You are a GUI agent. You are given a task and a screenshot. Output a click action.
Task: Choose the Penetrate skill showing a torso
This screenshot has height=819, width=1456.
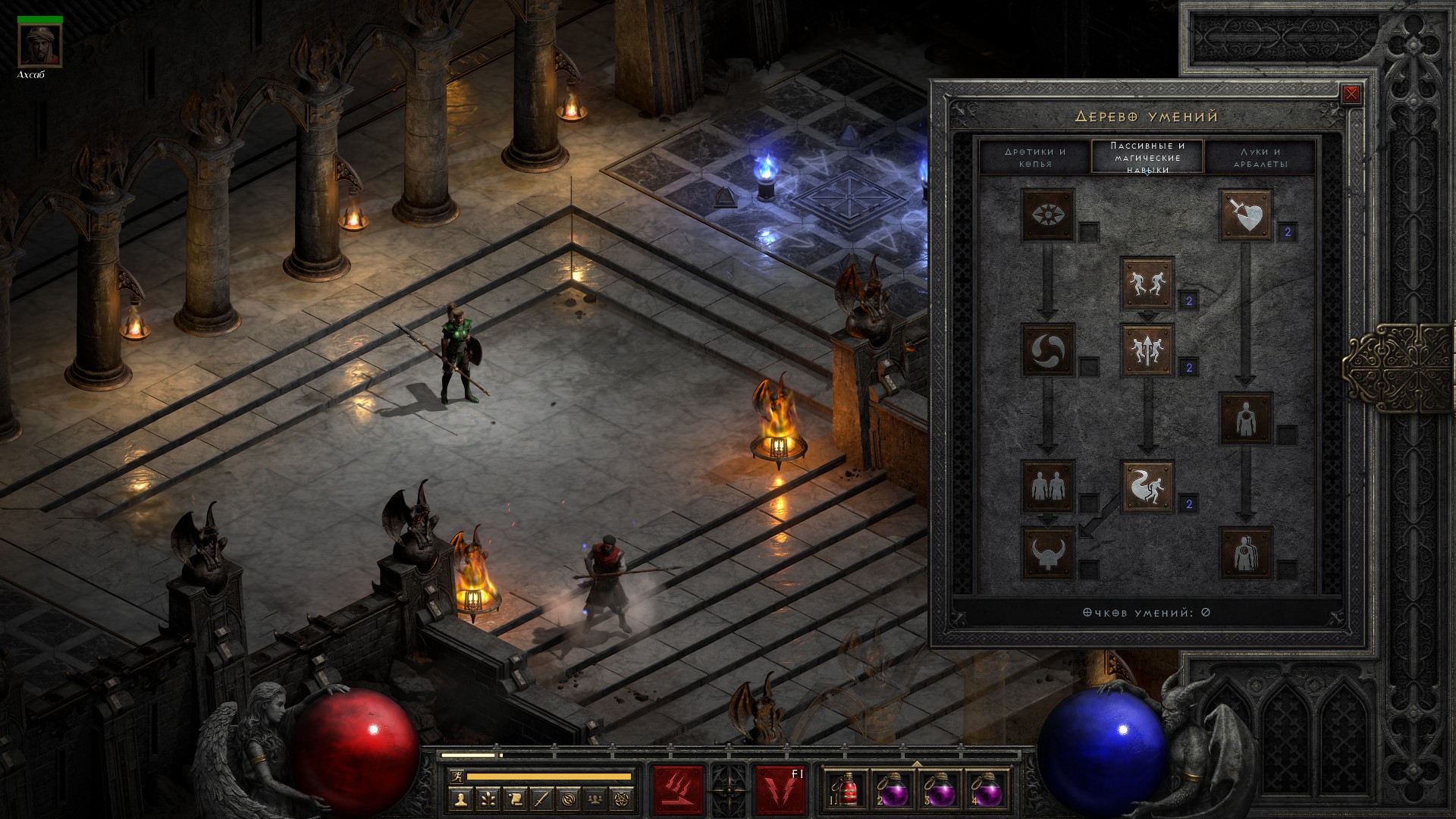point(1245,419)
